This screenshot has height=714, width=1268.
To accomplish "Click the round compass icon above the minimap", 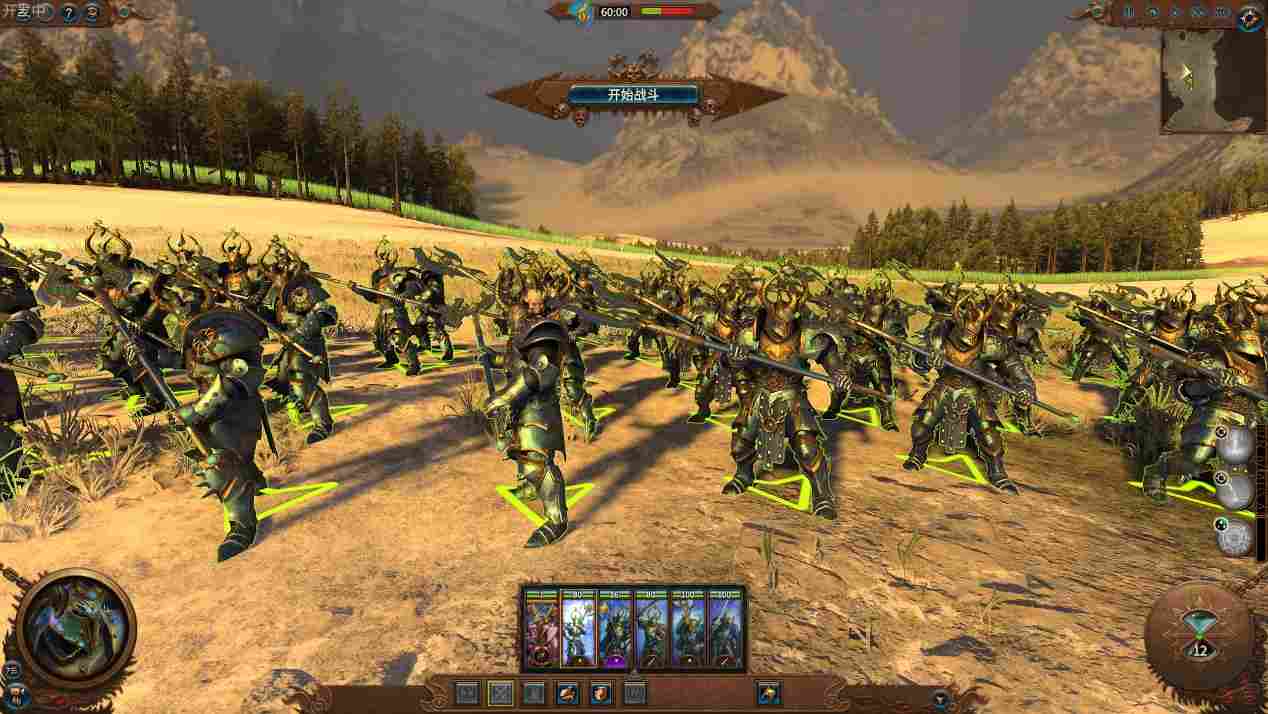I will click(x=1249, y=17).
